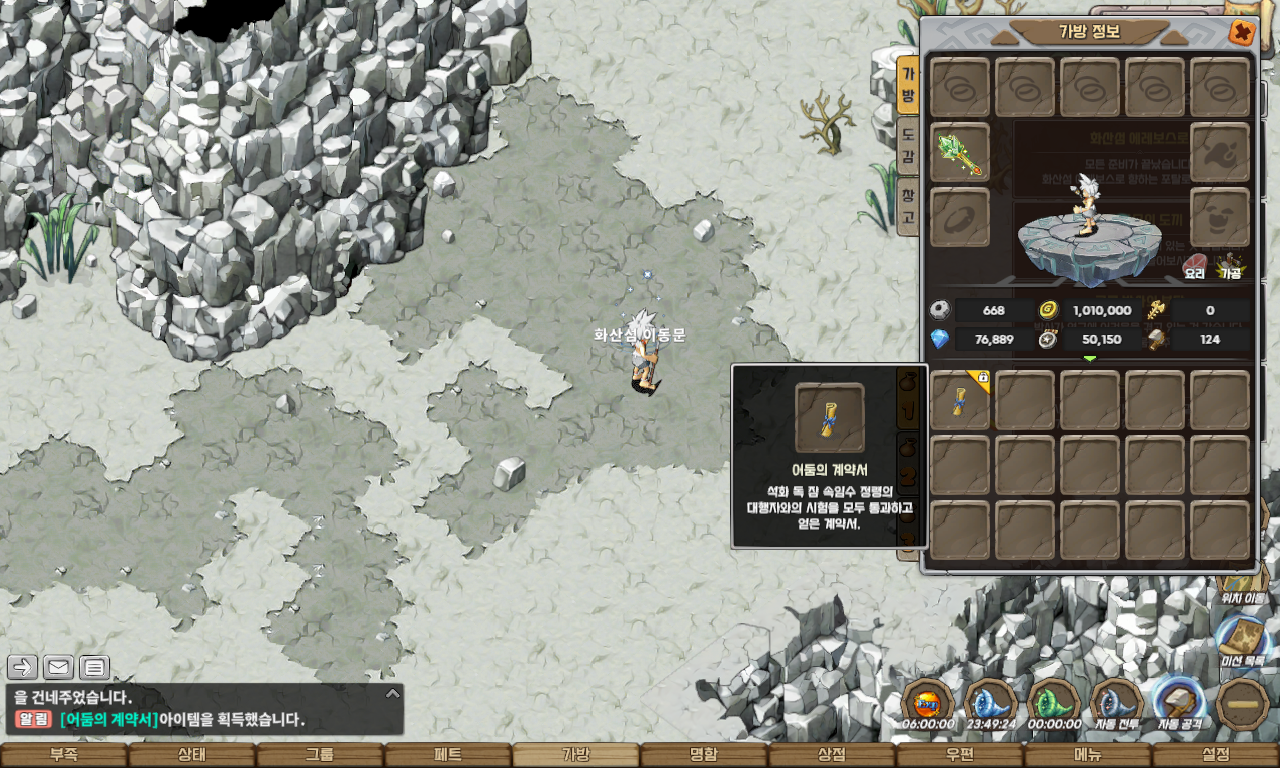Open the 미션 목록 mission list
The width and height of the screenshot is (1280, 768).
point(1243,638)
